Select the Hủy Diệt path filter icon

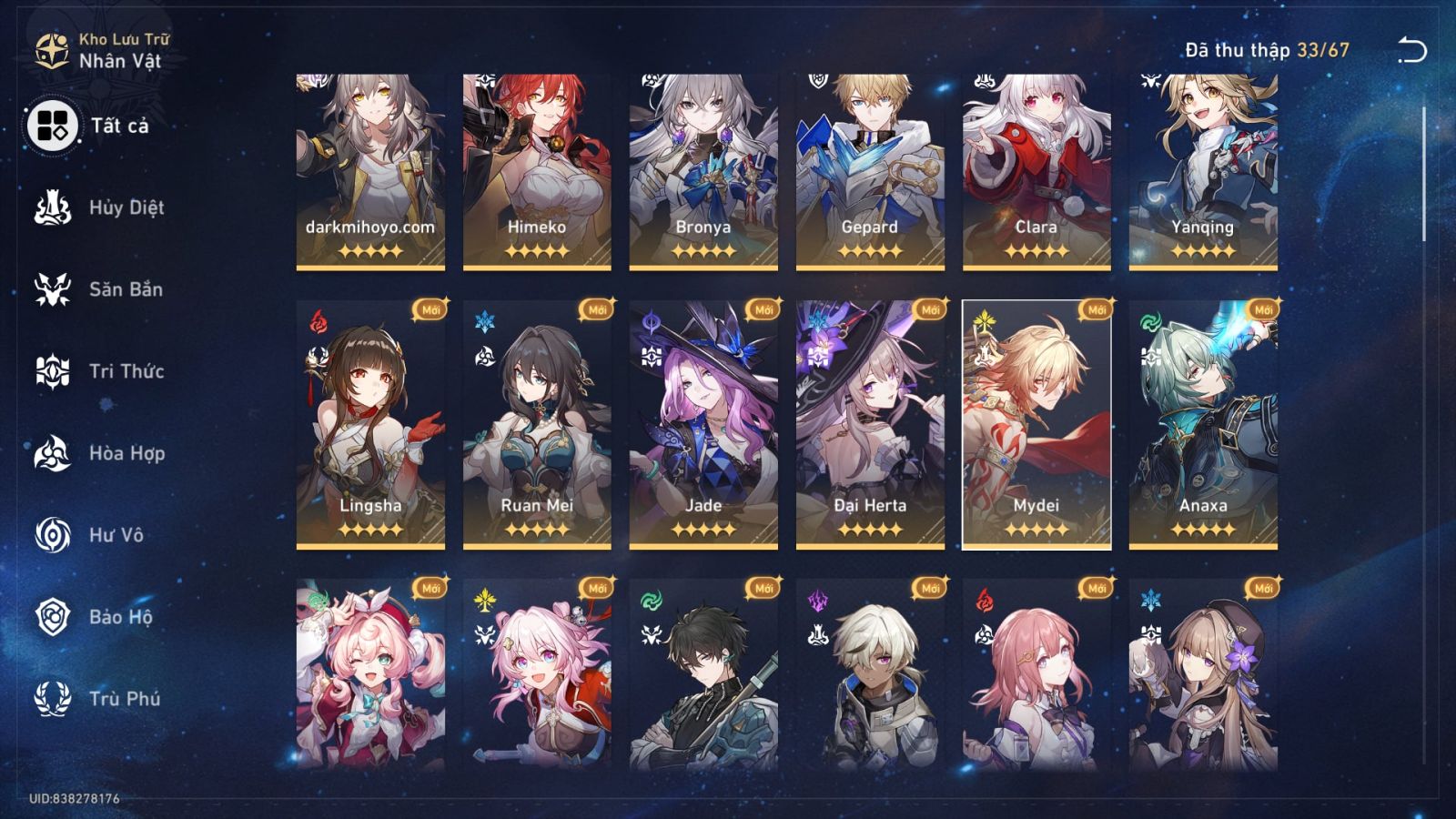coord(53,207)
